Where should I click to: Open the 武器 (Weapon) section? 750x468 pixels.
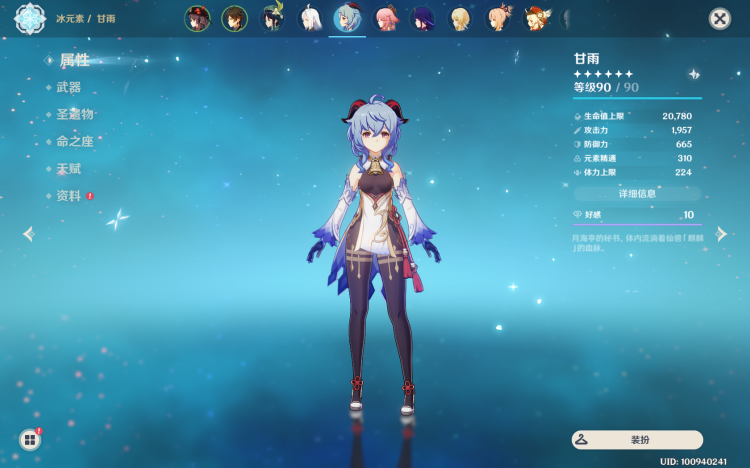tap(69, 88)
